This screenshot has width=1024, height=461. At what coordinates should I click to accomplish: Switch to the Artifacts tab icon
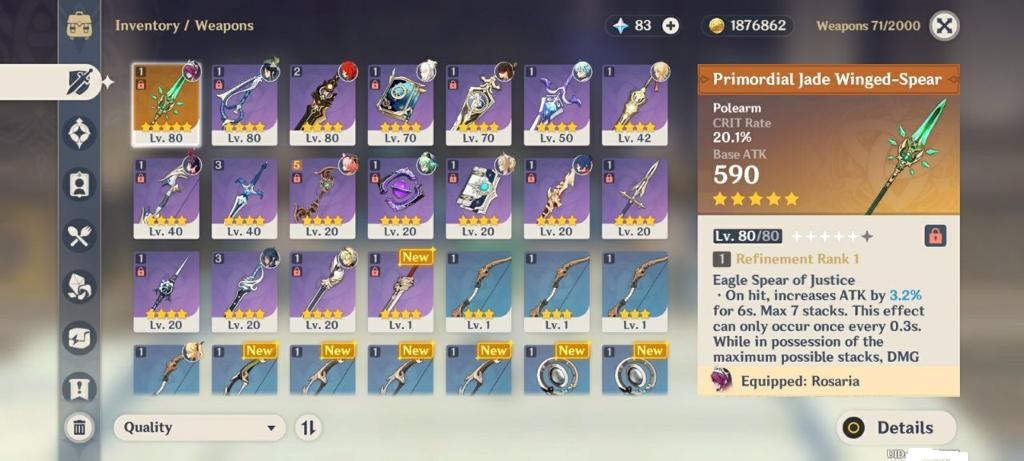click(79, 133)
